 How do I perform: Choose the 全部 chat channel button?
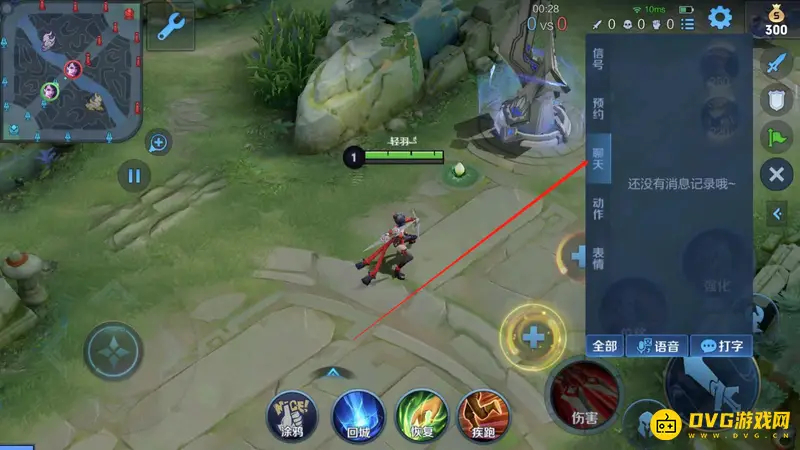pos(605,346)
